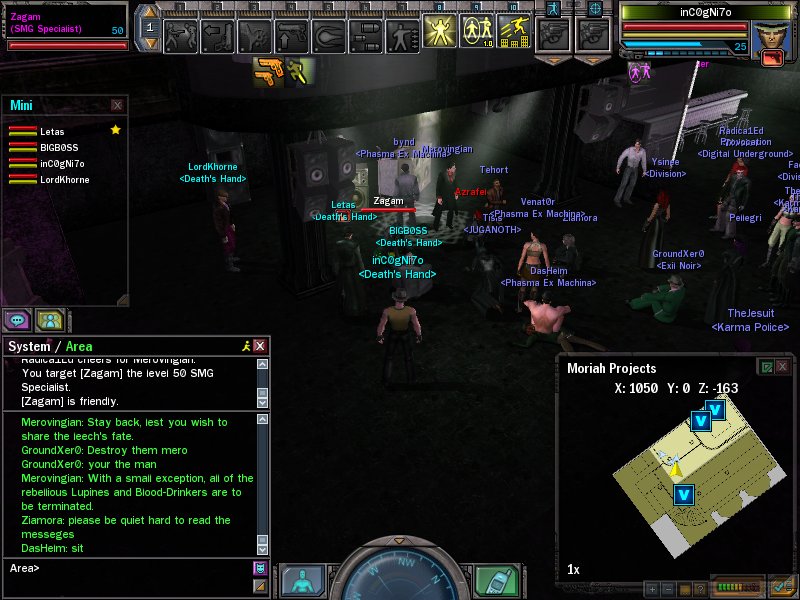
Task: Select team member Letas in Mini list
Action: (x=52, y=131)
